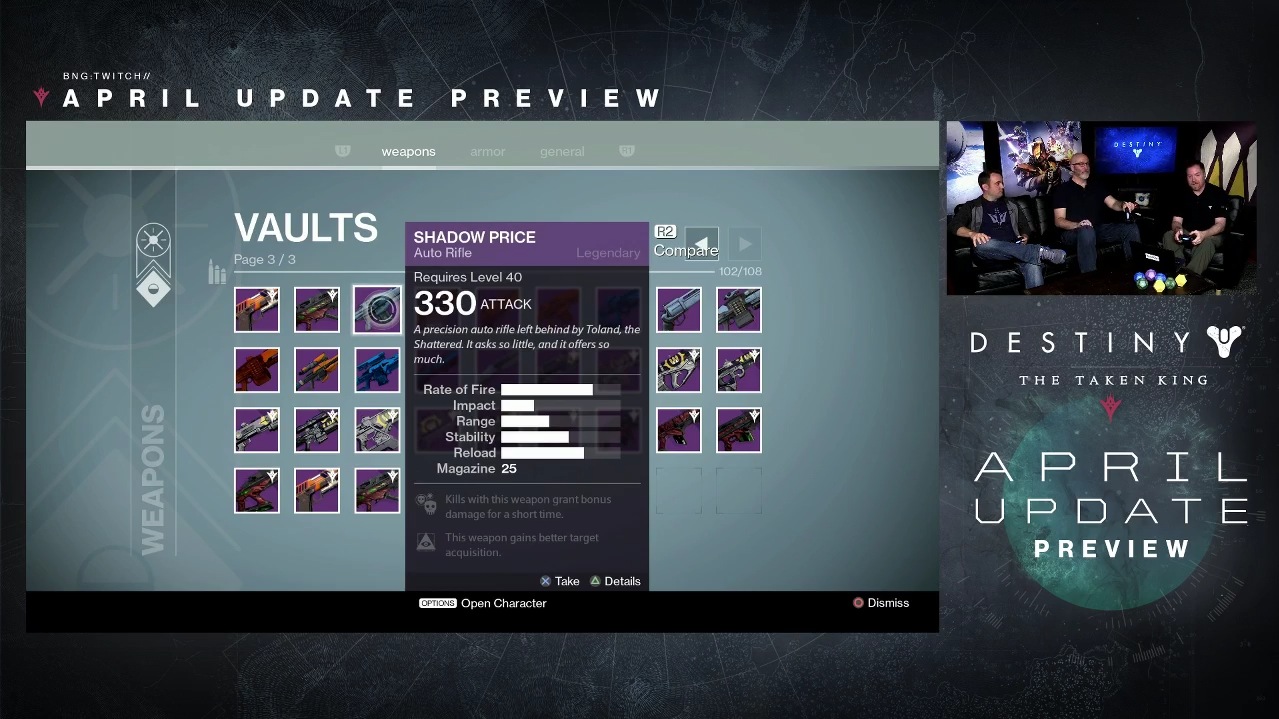Pick the revolver hand cannon slot

point(679,310)
